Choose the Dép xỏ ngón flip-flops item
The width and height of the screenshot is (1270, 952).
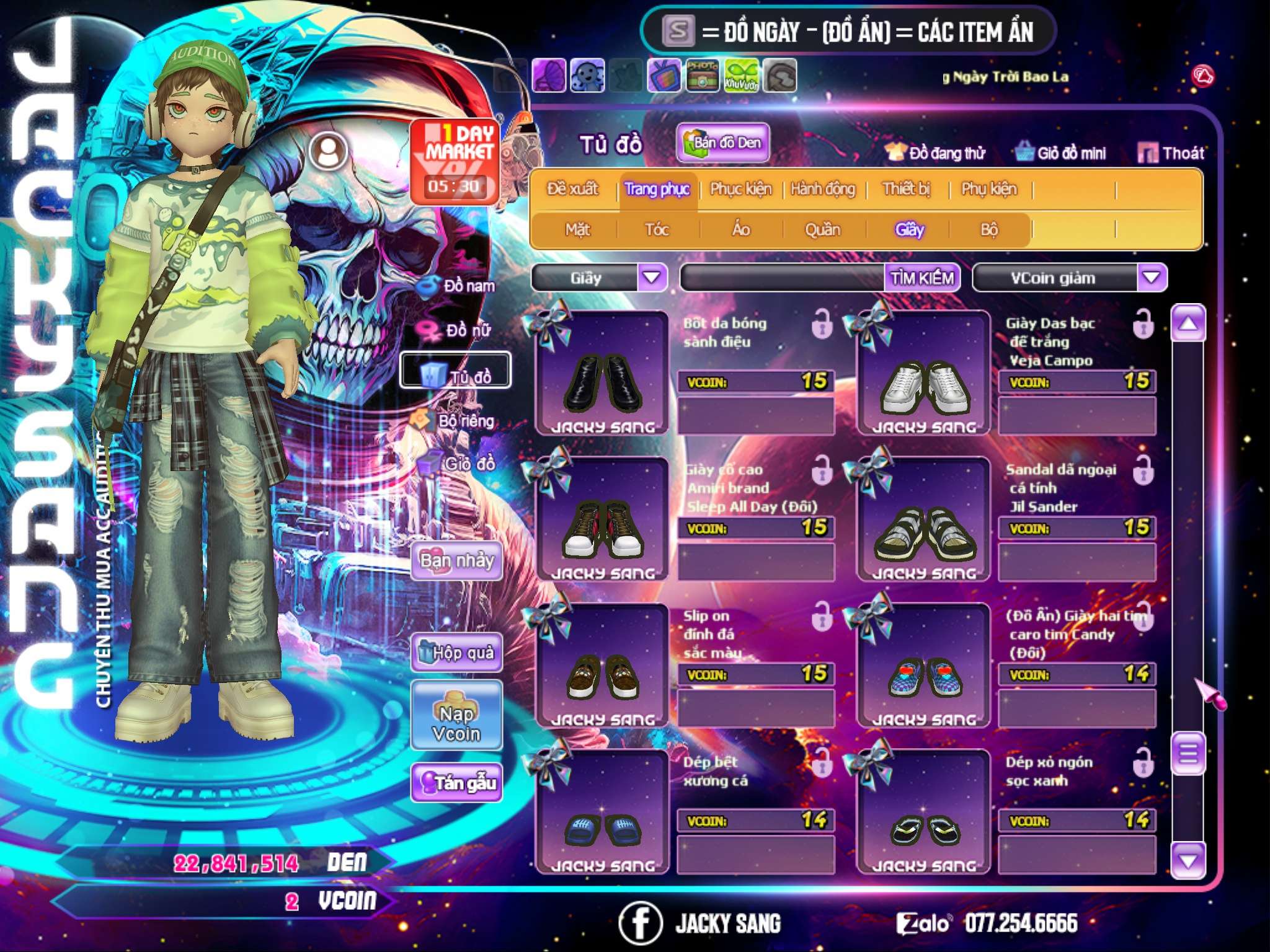pyautogui.click(x=924, y=813)
